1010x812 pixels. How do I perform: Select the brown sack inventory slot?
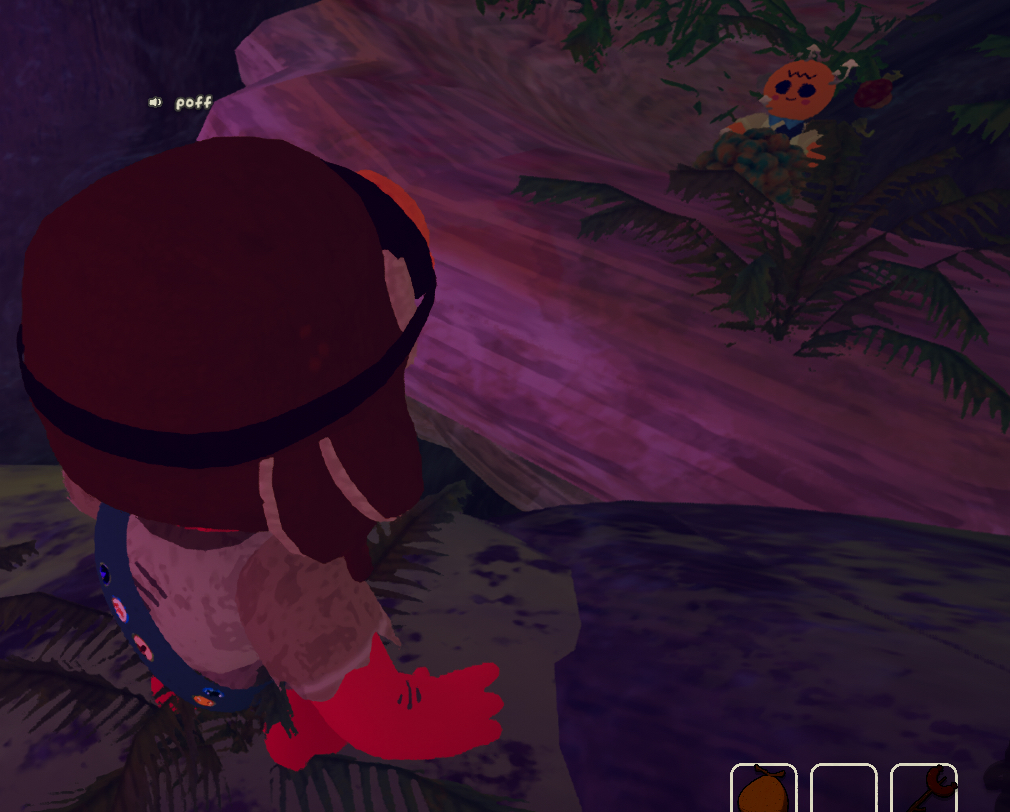(x=763, y=789)
